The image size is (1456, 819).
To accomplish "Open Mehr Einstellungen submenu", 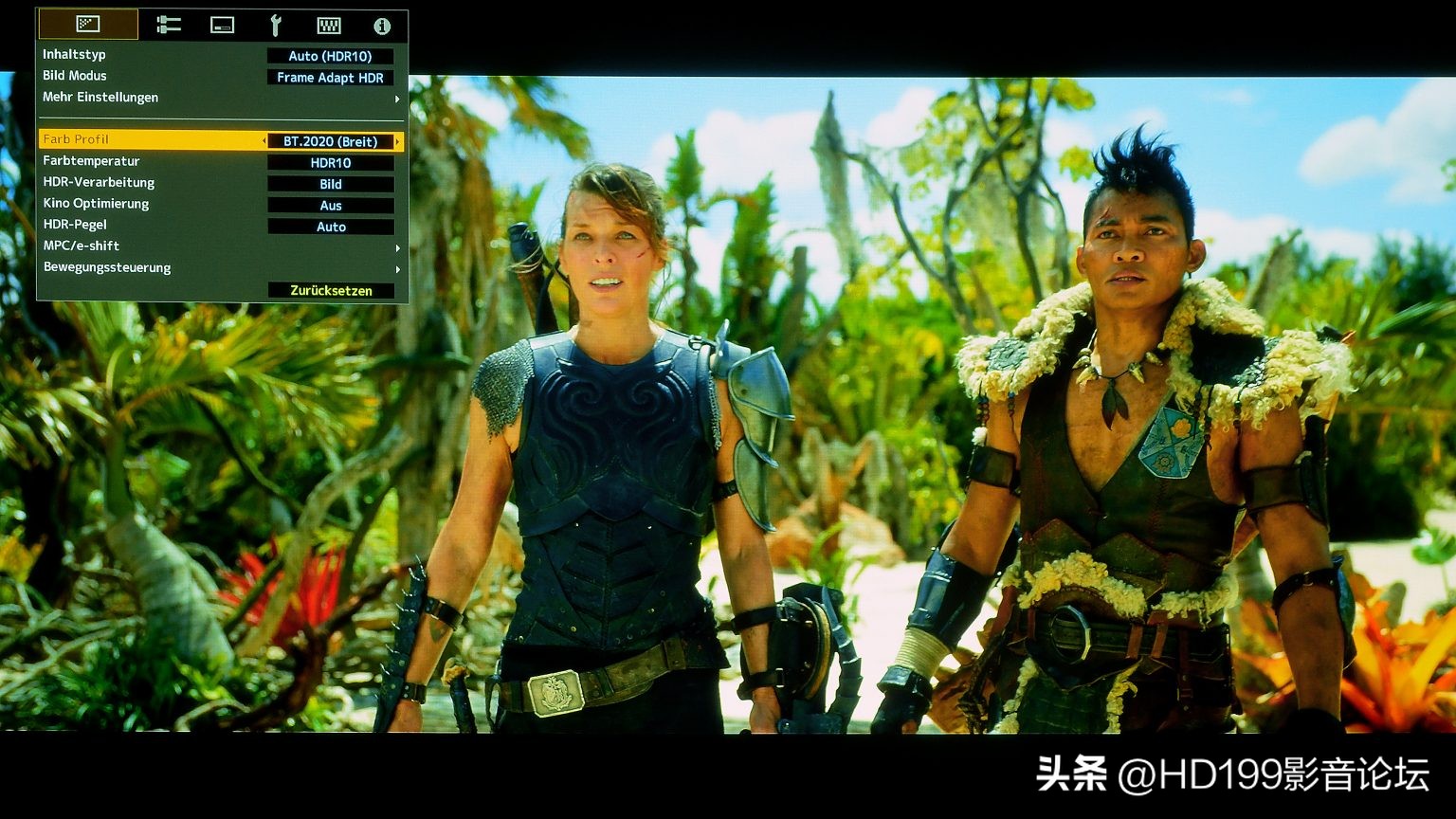I will 220,98.
